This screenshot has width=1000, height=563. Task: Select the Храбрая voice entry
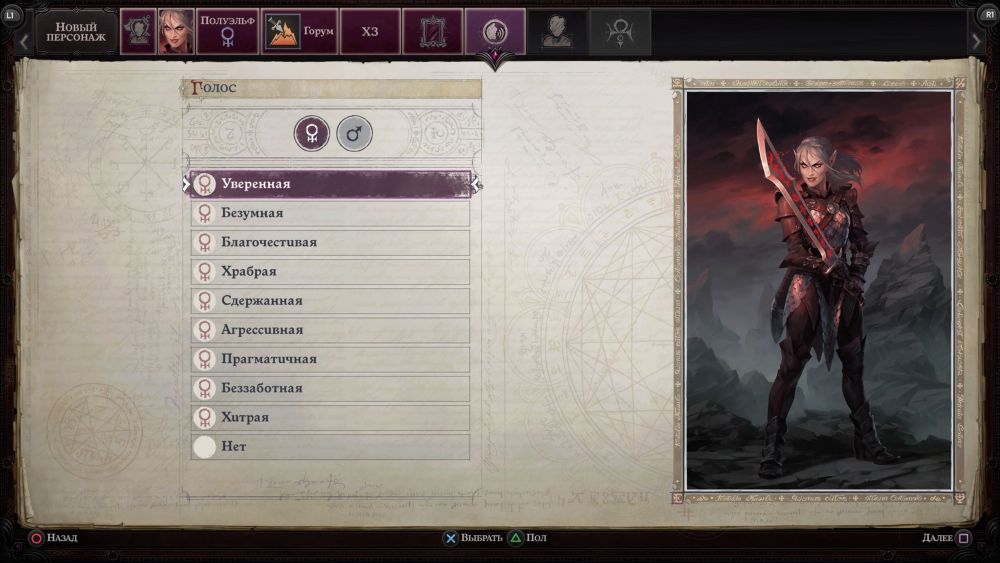point(330,271)
